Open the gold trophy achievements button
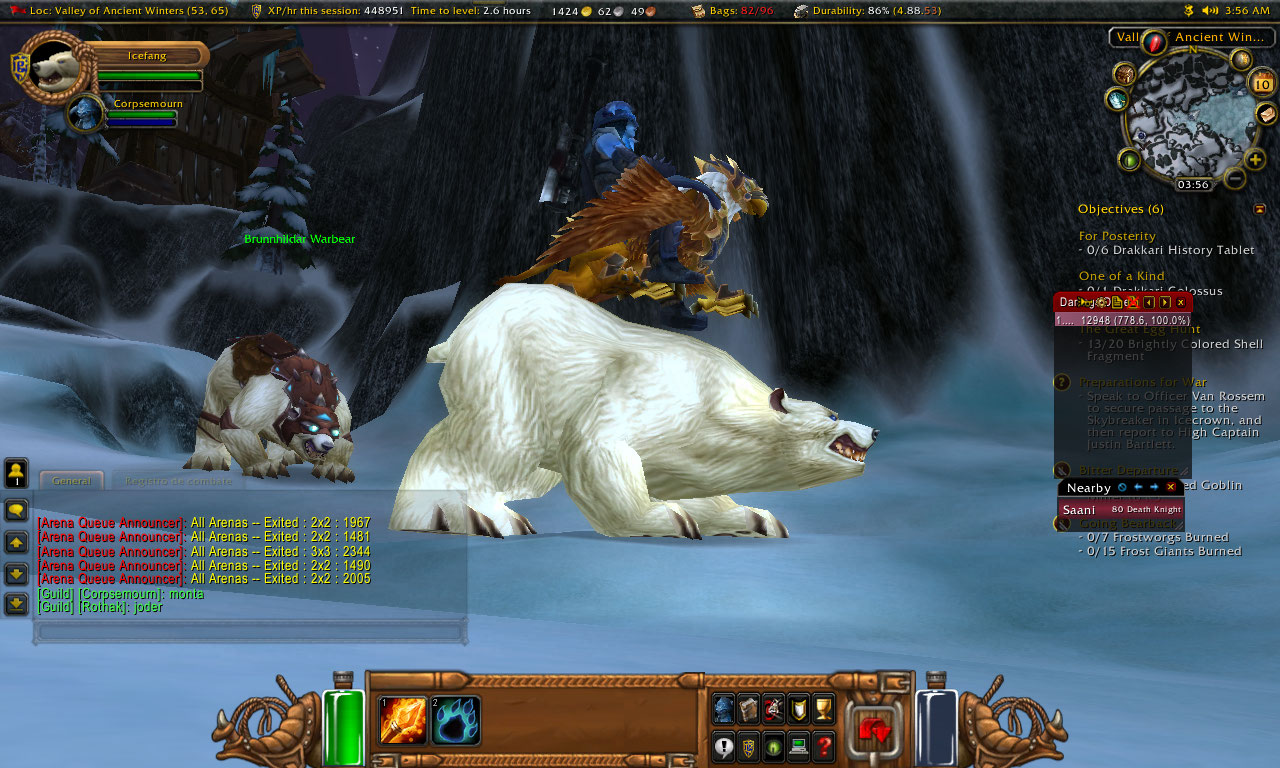 823,709
